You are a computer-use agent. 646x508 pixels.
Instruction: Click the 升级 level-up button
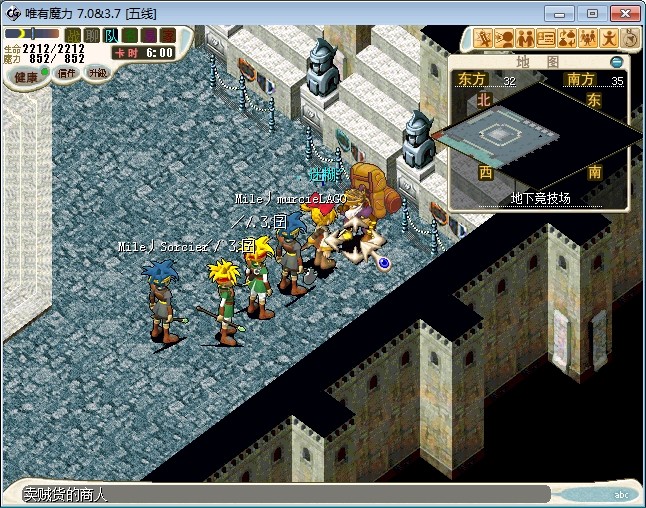pos(97,73)
